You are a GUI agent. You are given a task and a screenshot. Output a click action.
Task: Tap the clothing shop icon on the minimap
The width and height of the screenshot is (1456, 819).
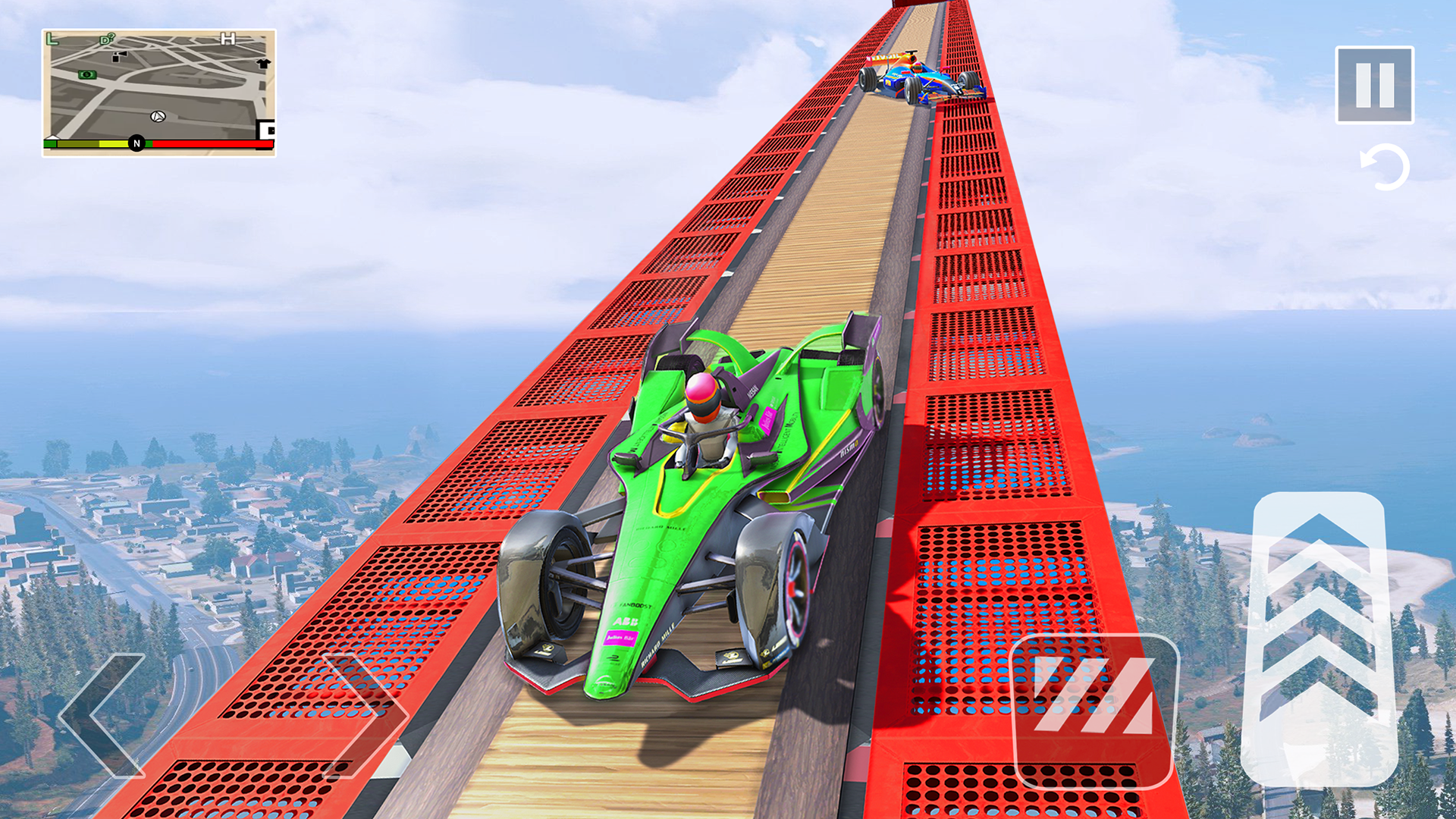tap(265, 64)
